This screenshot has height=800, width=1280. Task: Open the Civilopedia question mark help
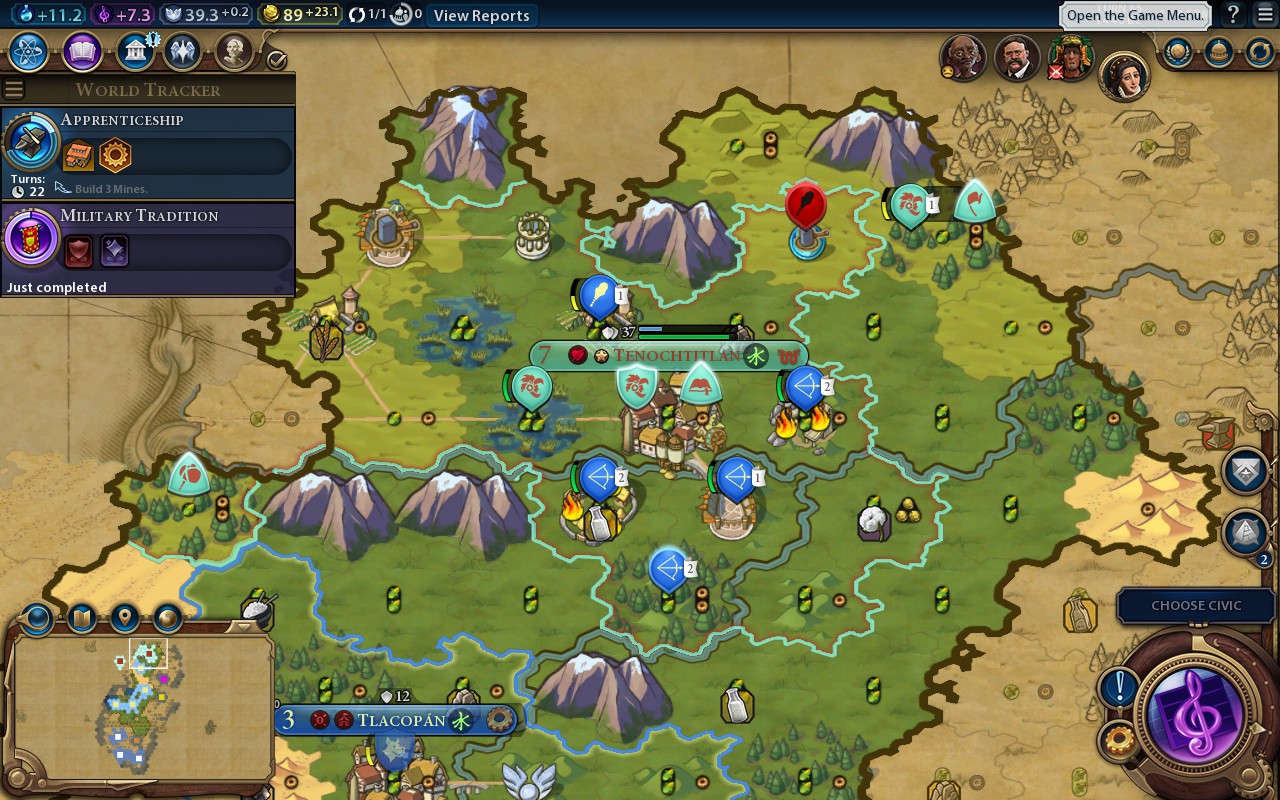pos(1234,15)
